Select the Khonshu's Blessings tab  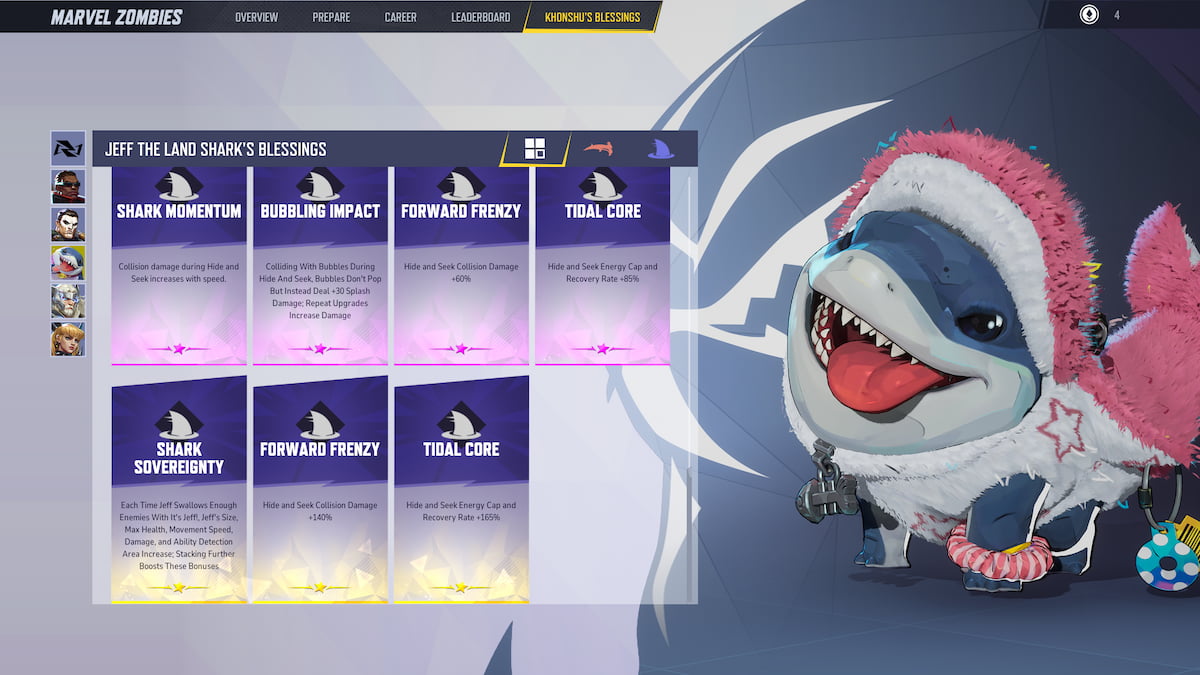click(x=594, y=17)
